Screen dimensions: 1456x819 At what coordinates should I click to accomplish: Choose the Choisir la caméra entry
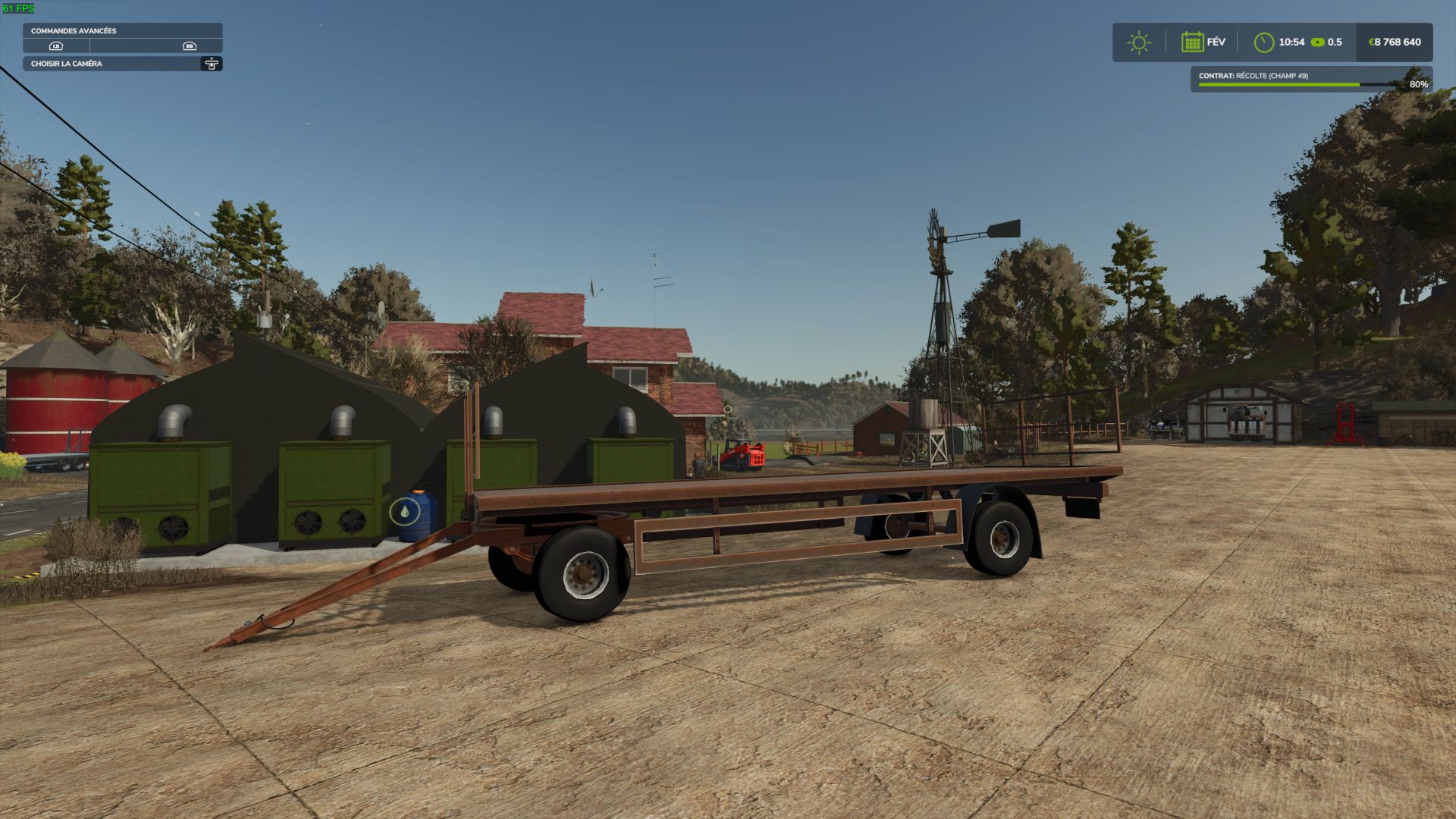click(122, 64)
